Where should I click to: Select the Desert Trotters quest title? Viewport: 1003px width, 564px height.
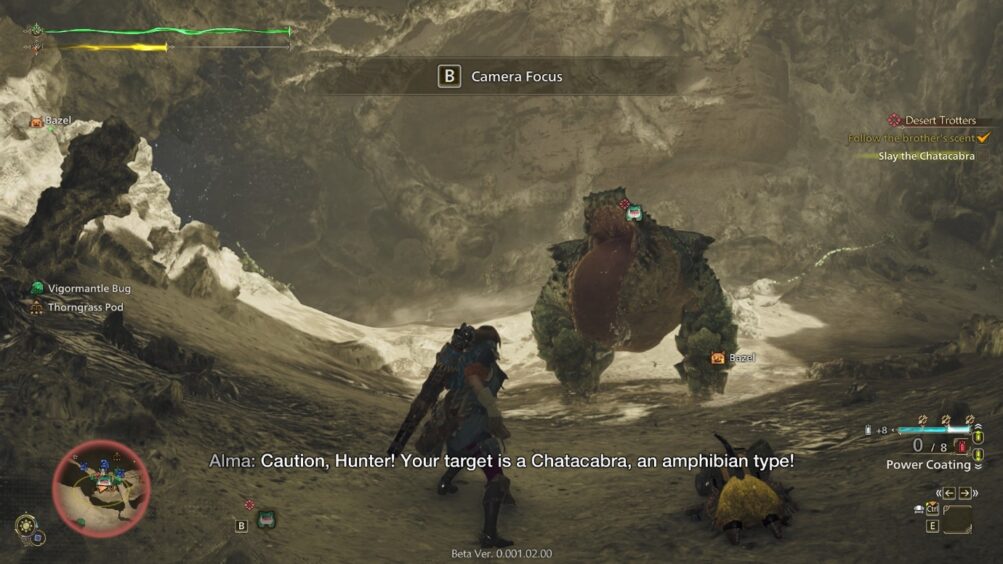click(x=940, y=121)
